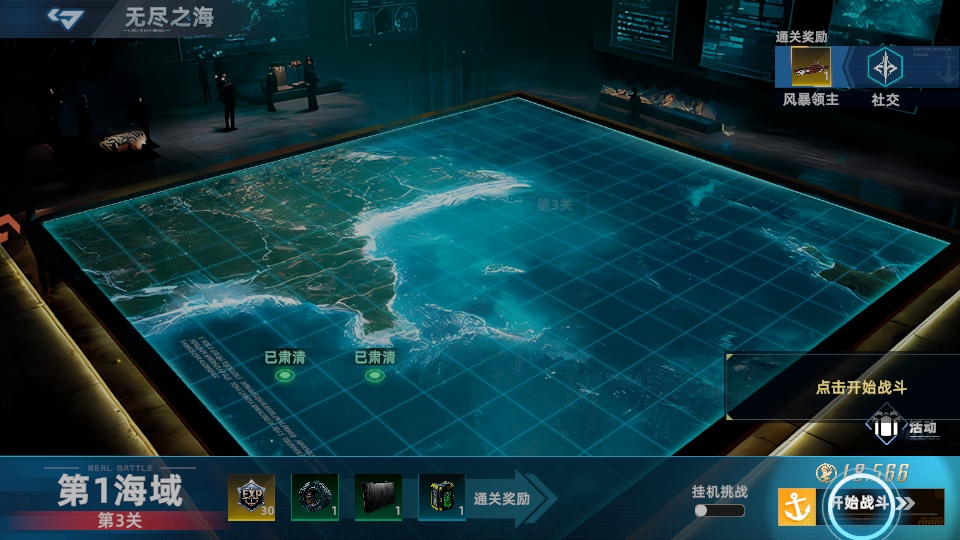Open the 活动 events icon
The width and height of the screenshot is (960, 540).
[x=886, y=428]
